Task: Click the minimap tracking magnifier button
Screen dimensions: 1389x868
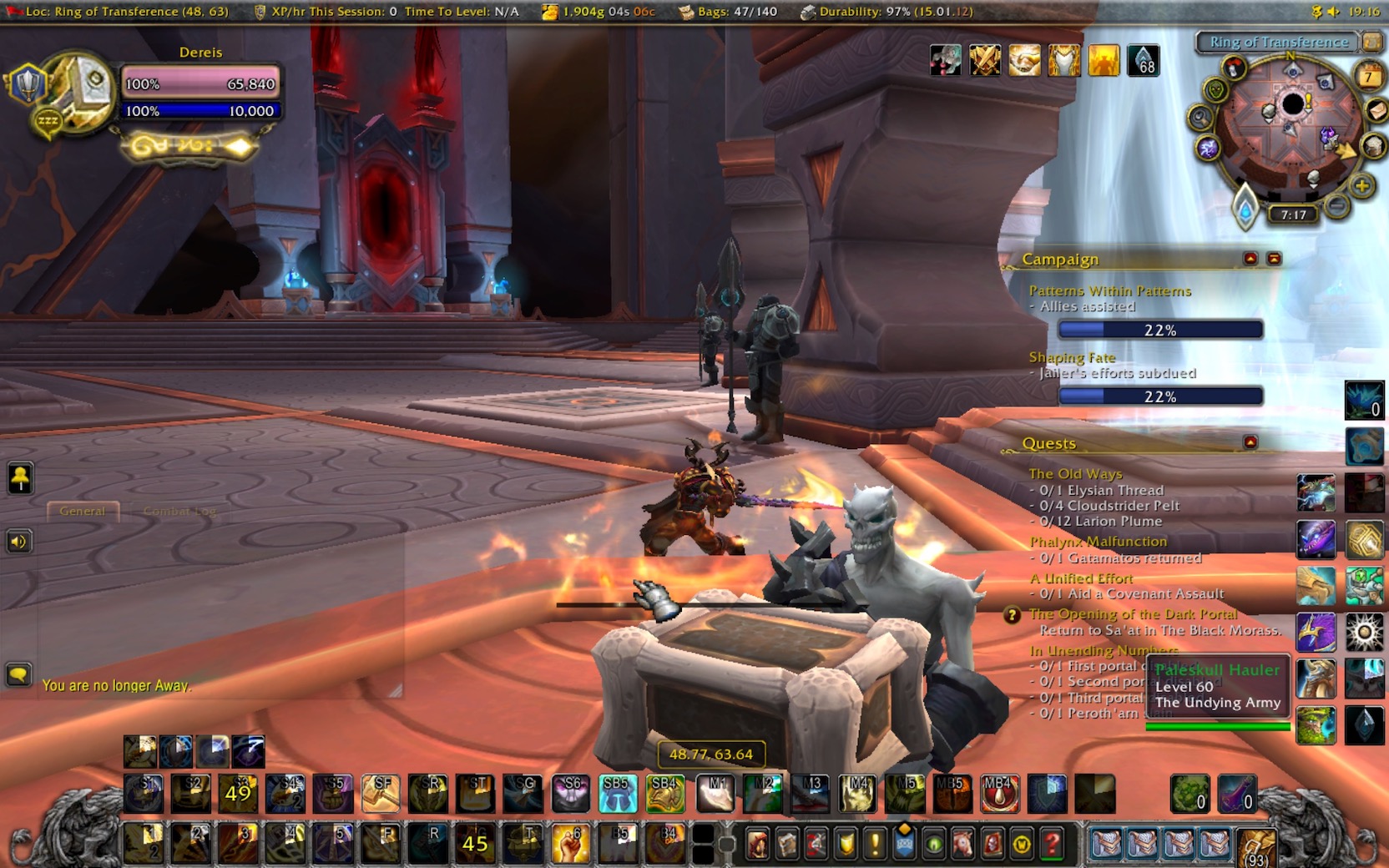Action: pos(1200,118)
